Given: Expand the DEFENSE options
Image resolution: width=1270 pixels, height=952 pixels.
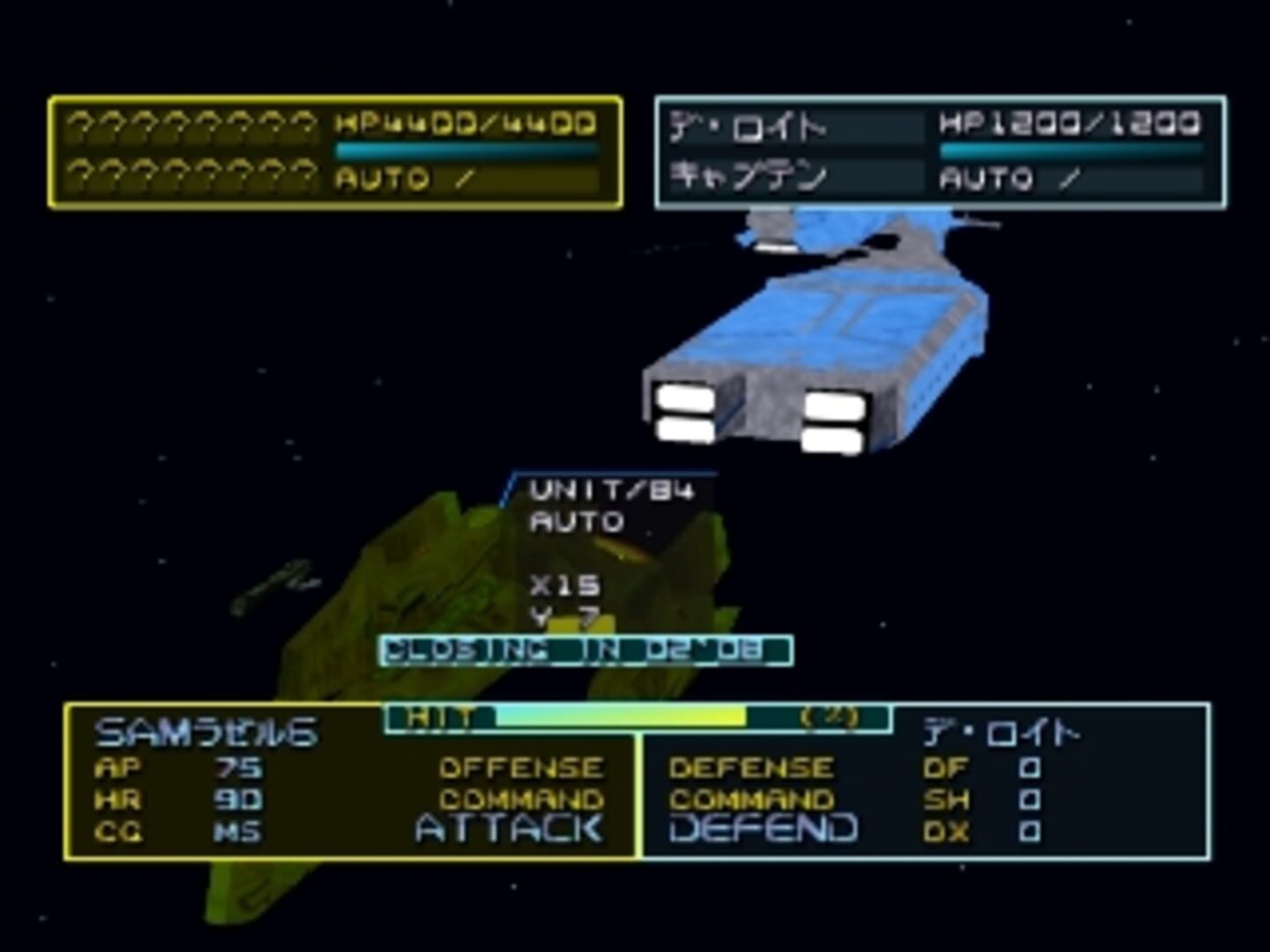Looking at the screenshot, I should click(x=751, y=765).
